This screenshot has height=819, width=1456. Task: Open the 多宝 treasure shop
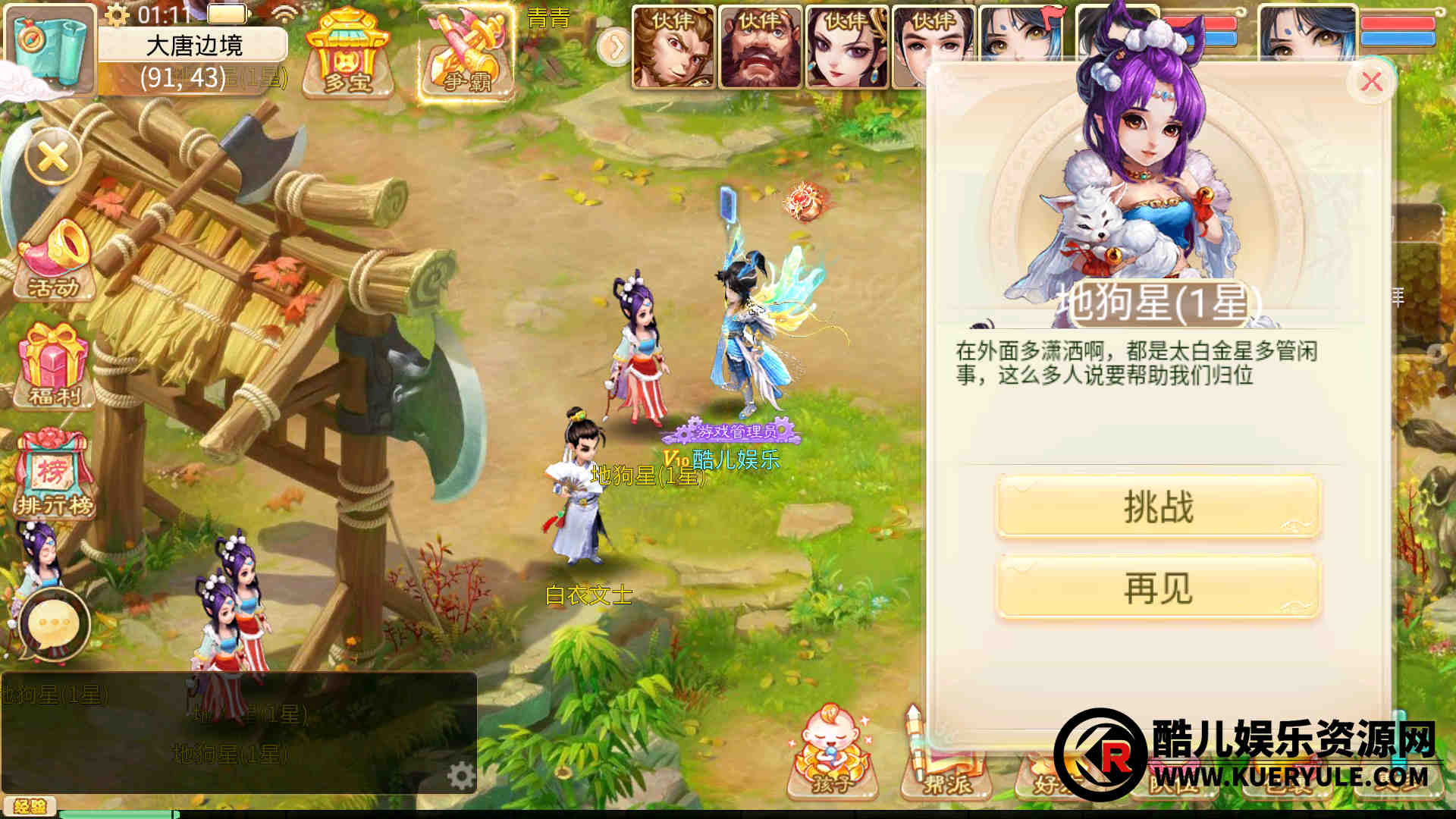click(x=347, y=53)
